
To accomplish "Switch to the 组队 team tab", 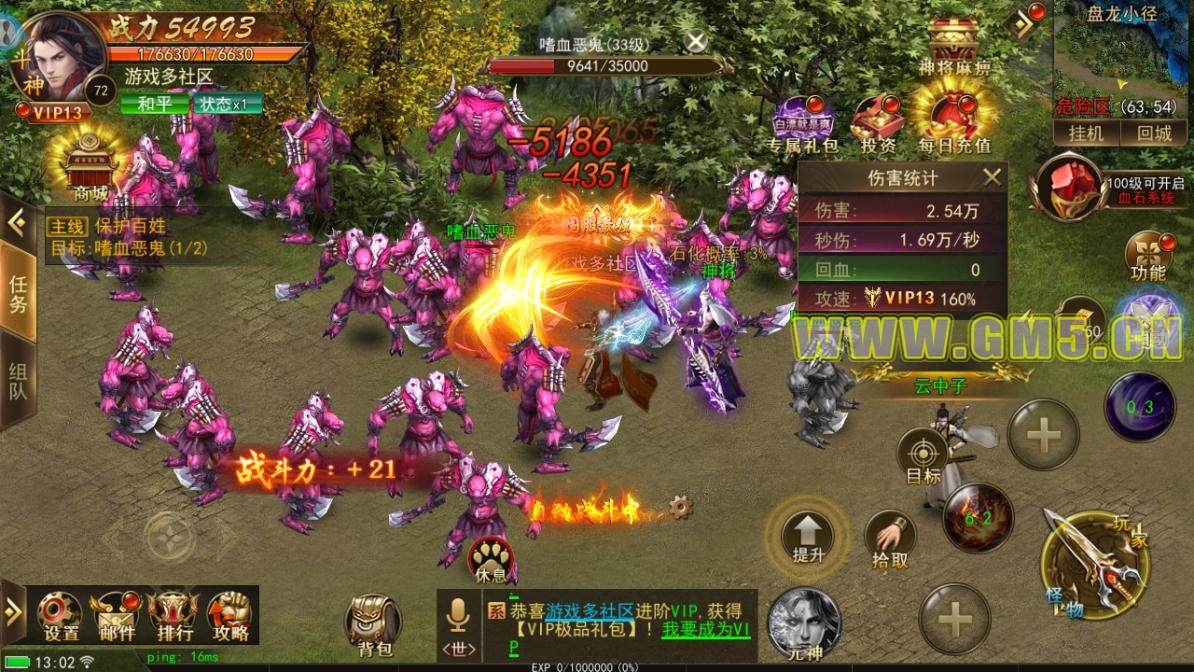I will 18,379.
